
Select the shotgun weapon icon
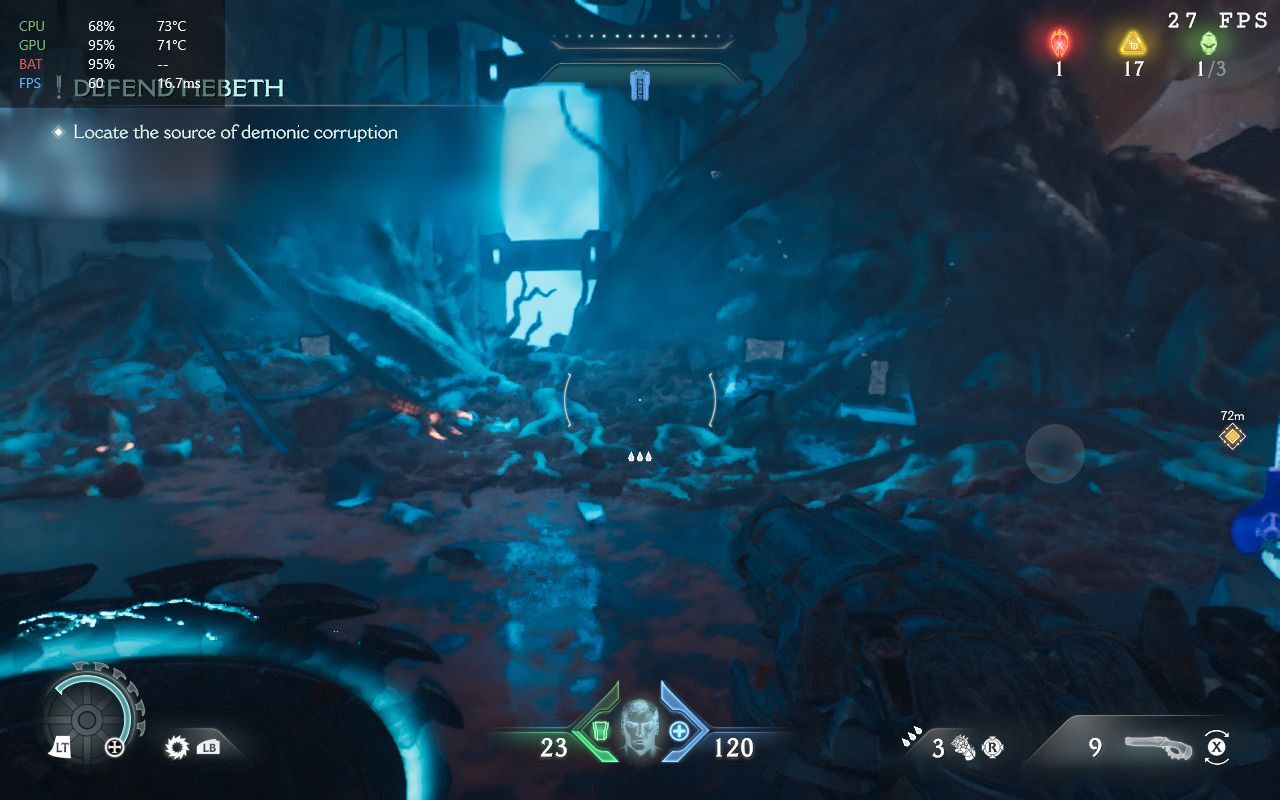(x=1158, y=746)
